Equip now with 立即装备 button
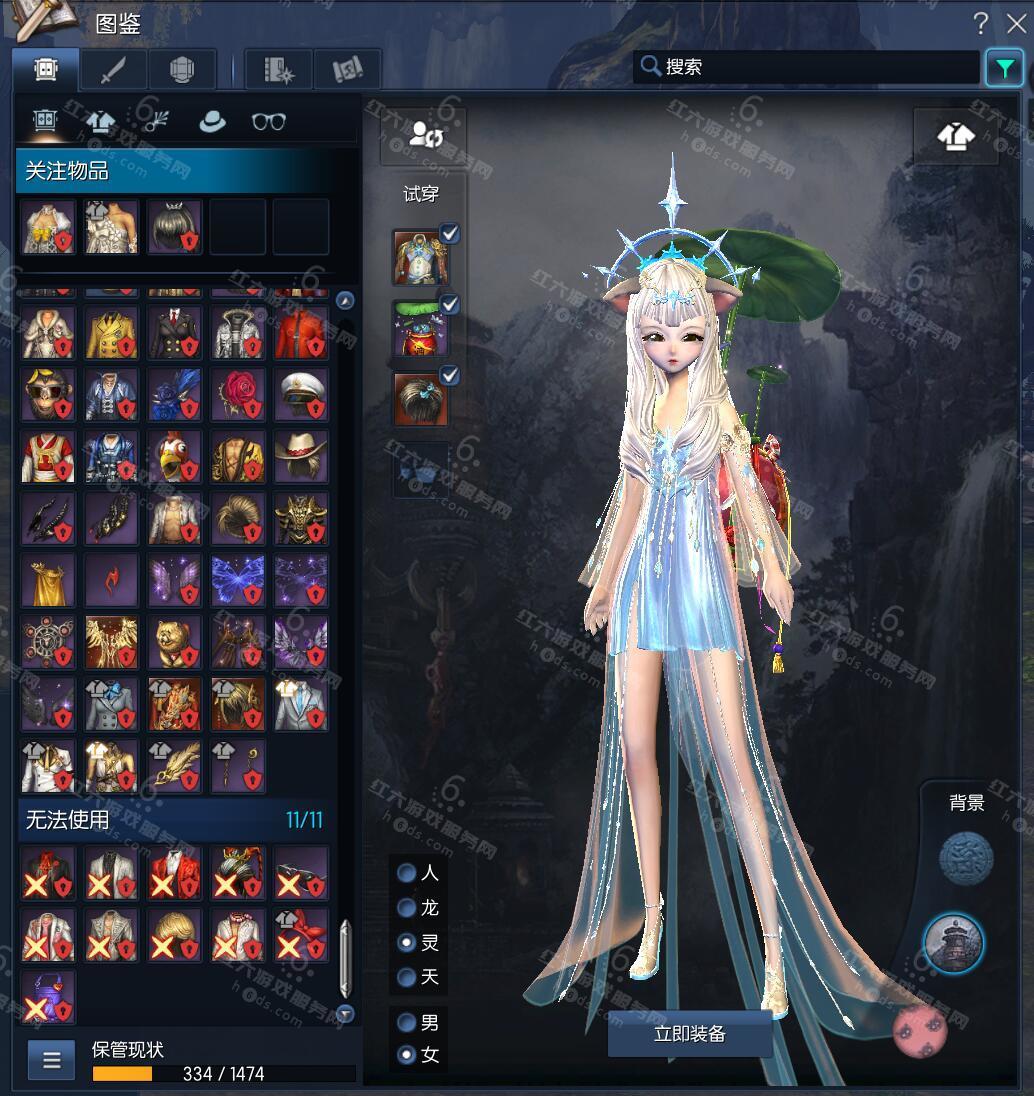 click(689, 1034)
